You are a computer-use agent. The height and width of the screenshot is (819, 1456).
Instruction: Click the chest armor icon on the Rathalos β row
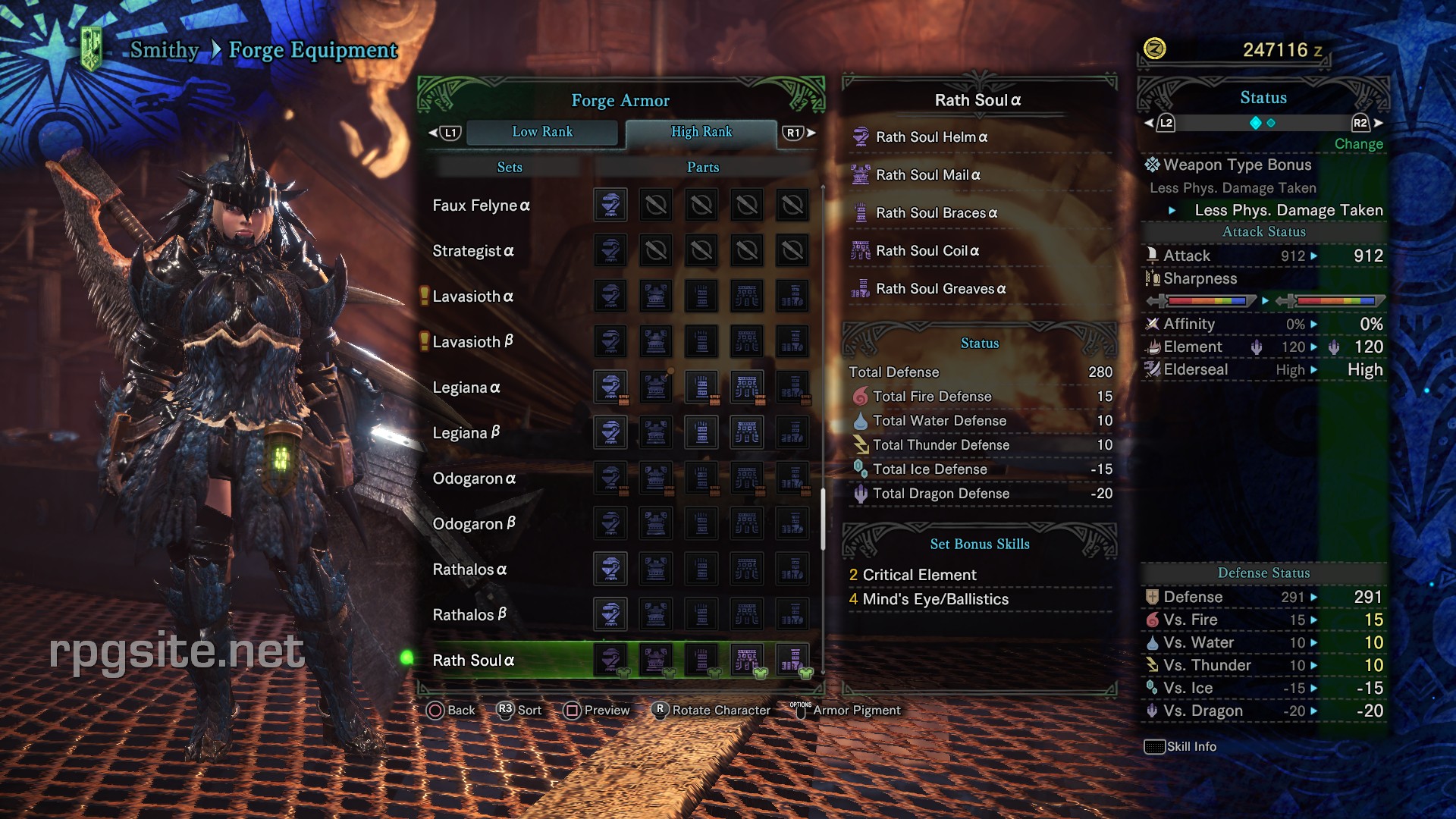tap(655, 614)
